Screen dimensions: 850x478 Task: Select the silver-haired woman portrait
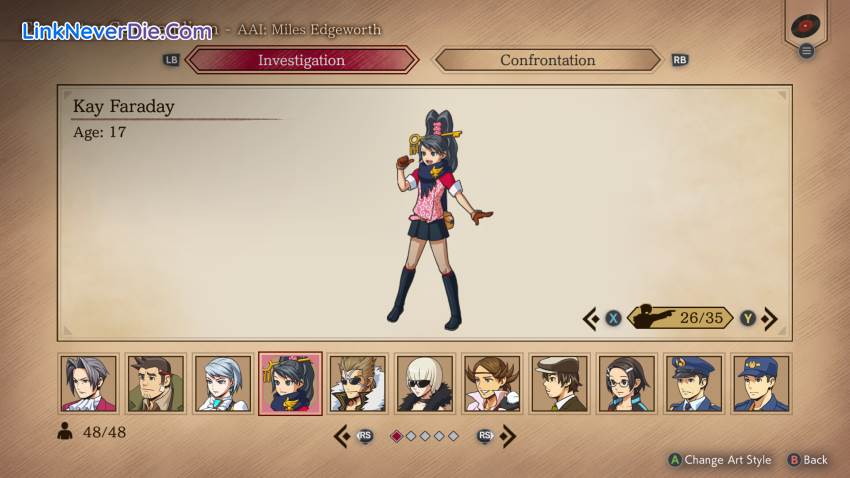[x=222, y=383]
